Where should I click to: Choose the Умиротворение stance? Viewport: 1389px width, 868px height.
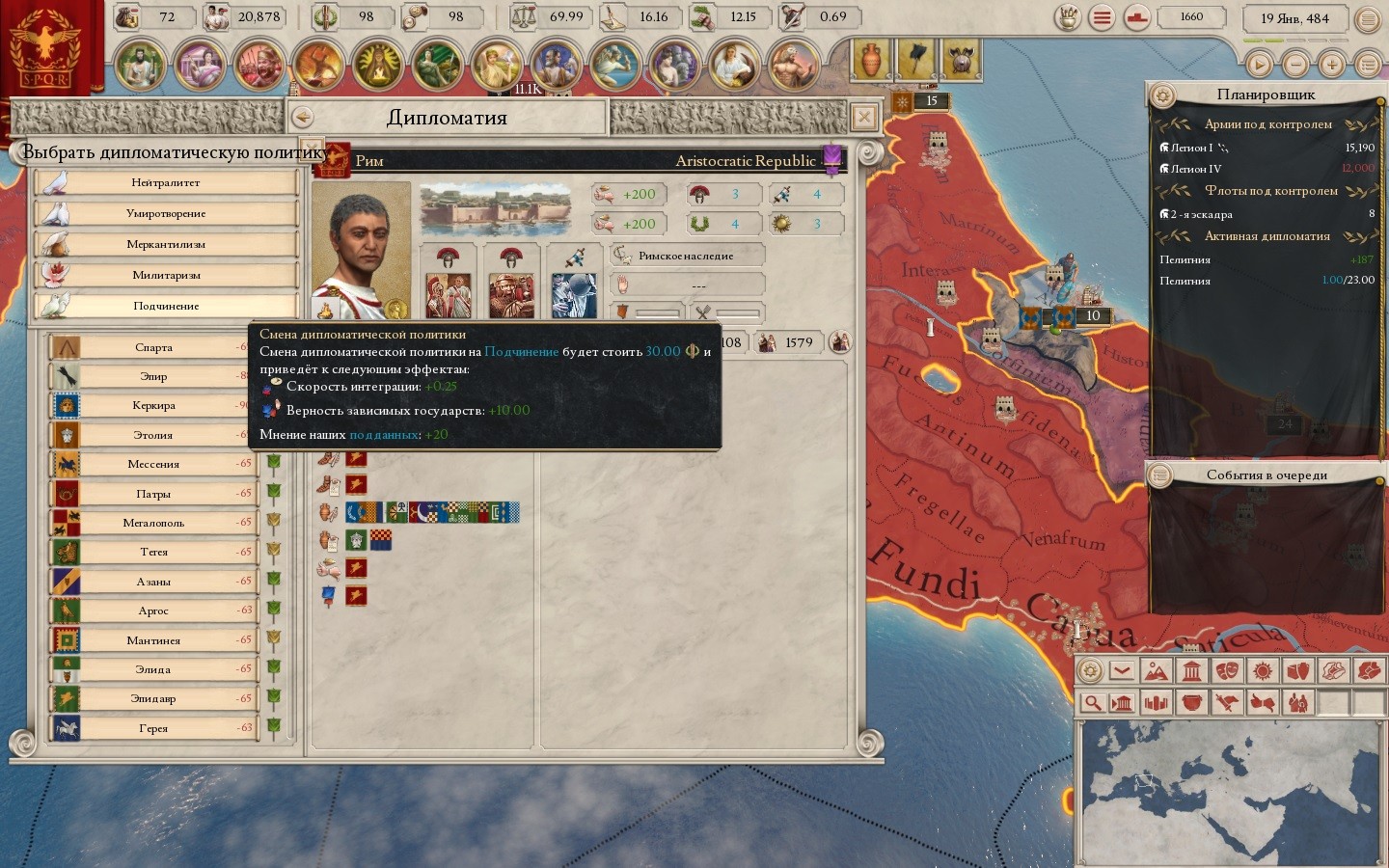[166, 213]
